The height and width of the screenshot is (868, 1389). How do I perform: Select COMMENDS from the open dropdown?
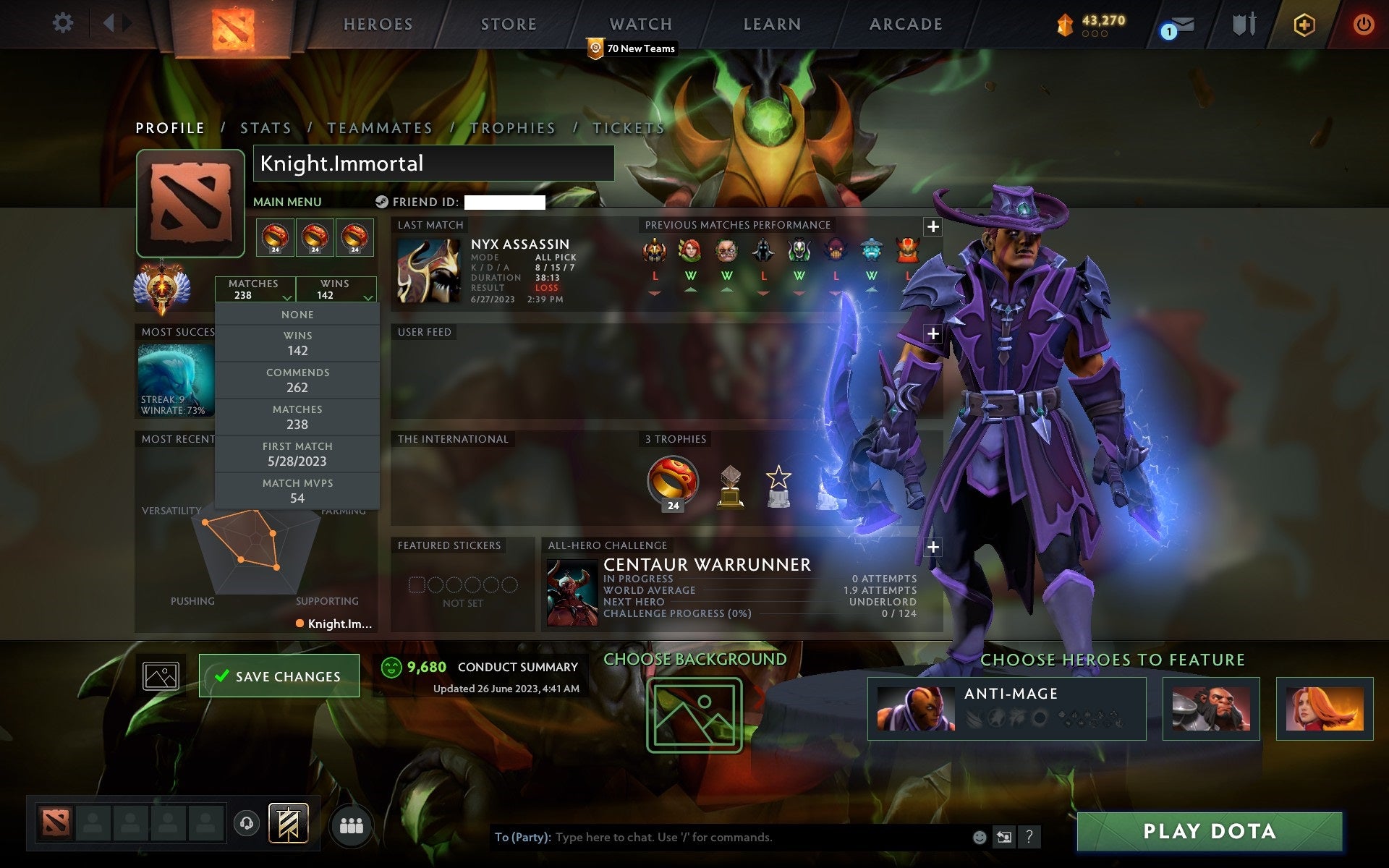pyautogui.click(x=298, y=380)
